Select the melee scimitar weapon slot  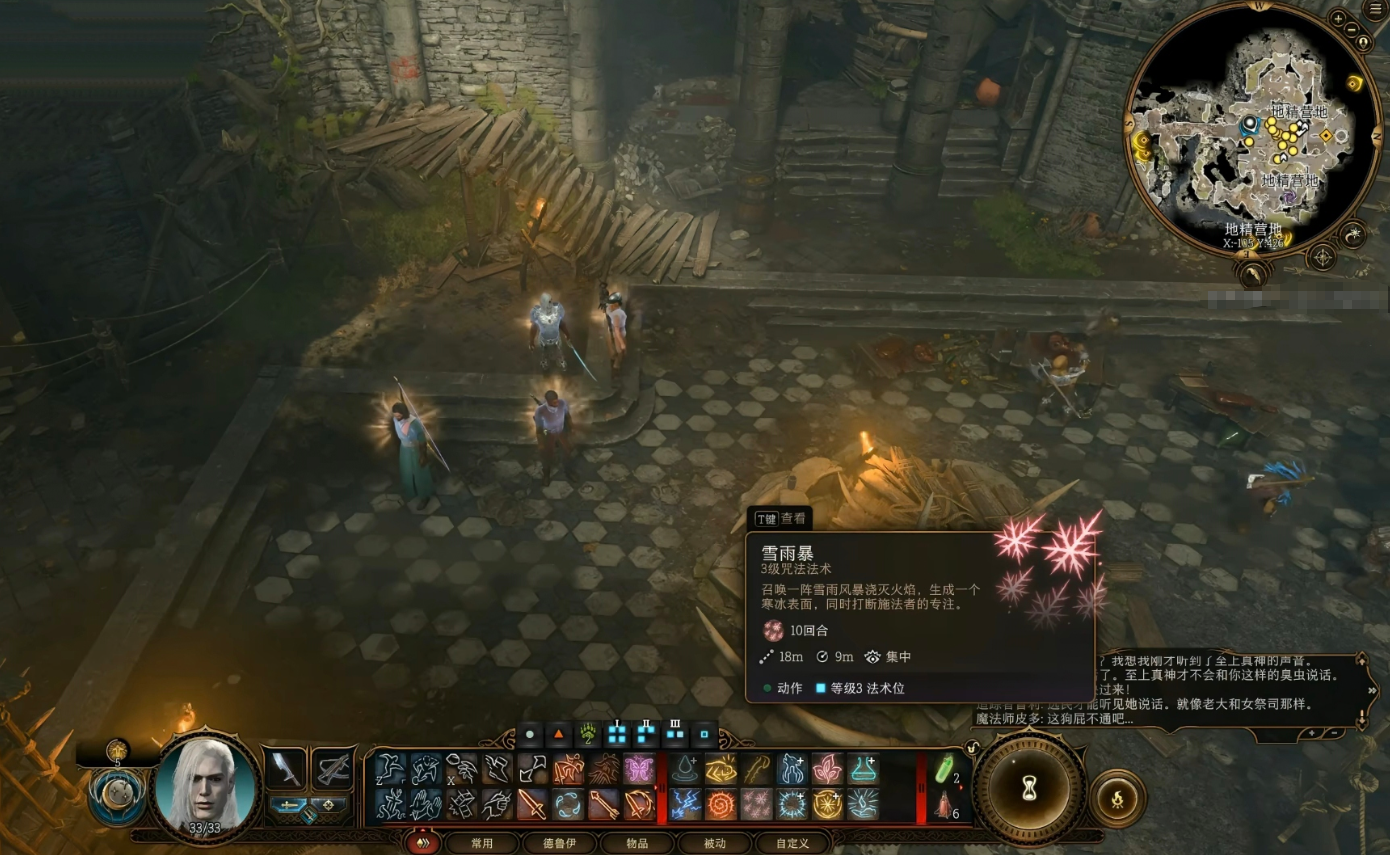[x=285, y=768]
